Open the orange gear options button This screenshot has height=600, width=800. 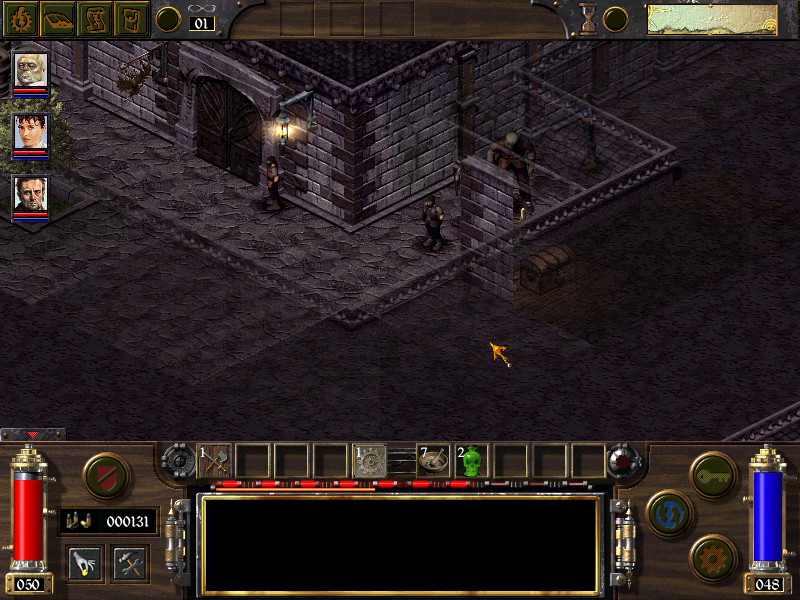tap(713, 557)
